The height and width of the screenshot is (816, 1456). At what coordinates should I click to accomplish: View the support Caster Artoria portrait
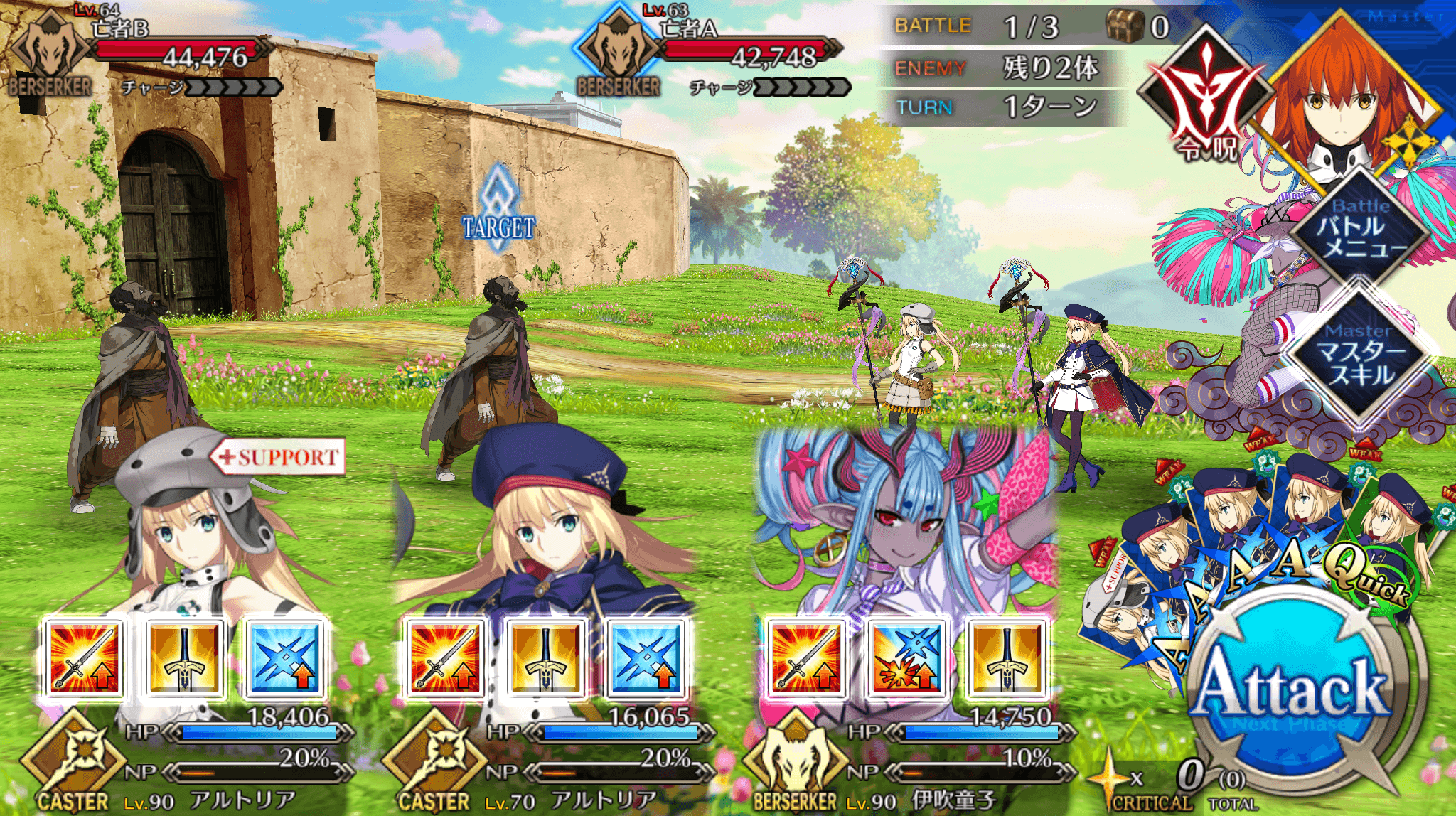click(x=192, y=533)
